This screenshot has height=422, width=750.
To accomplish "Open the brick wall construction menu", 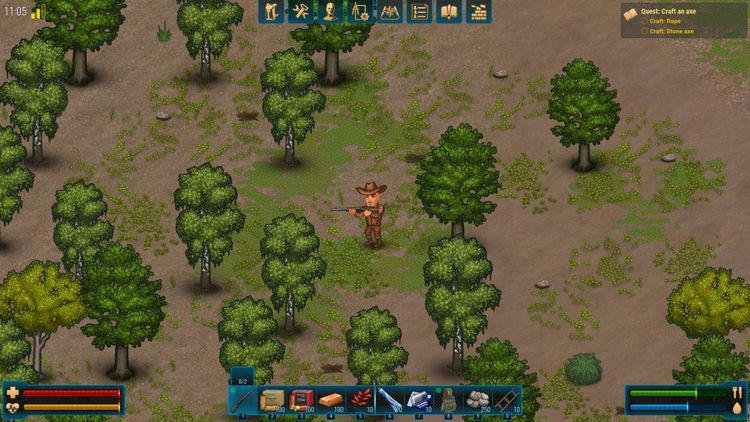I will [480, 12].
